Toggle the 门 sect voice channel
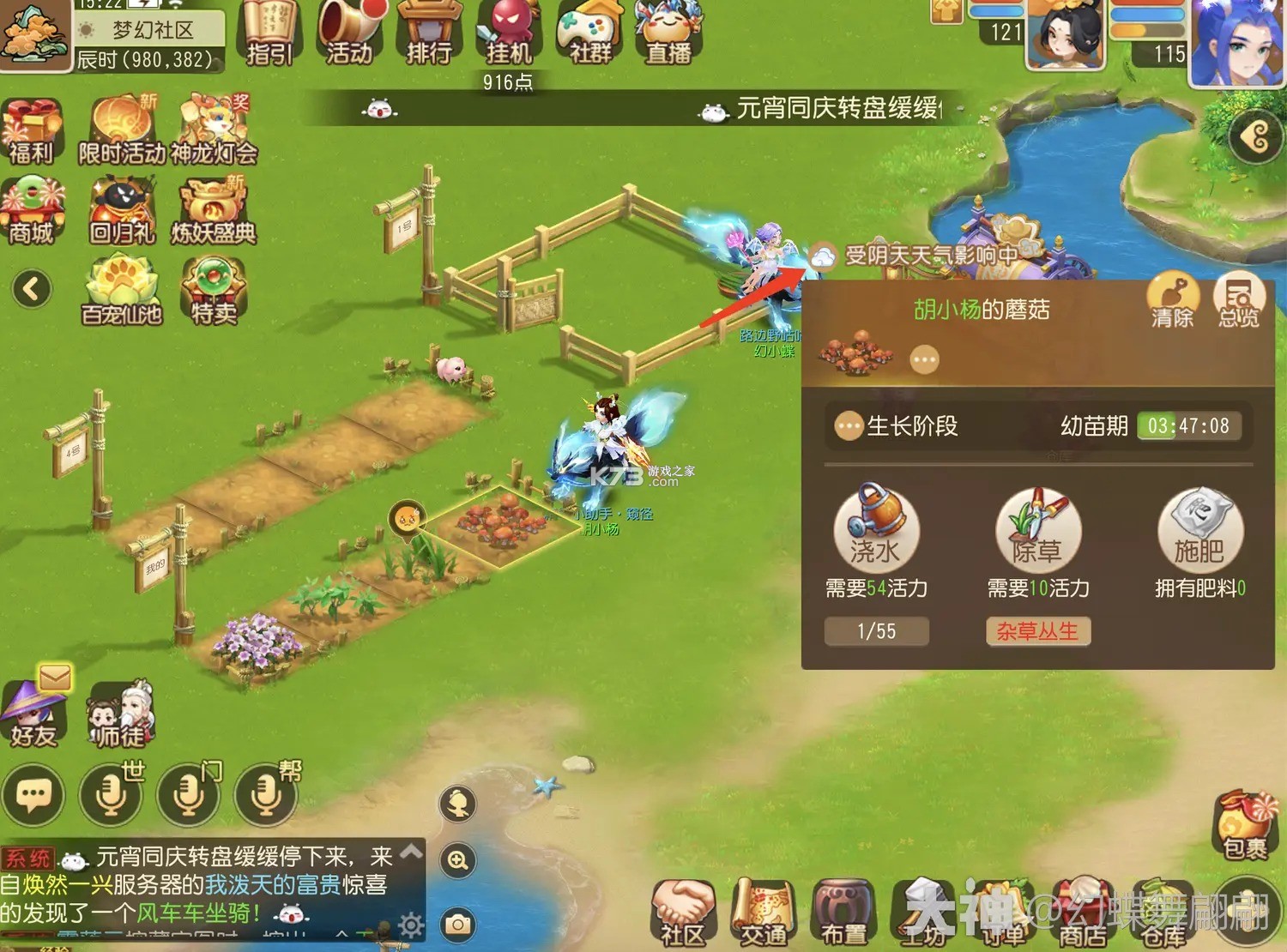Viewport: 1287px width, 952px height. (x=189, y=796)
